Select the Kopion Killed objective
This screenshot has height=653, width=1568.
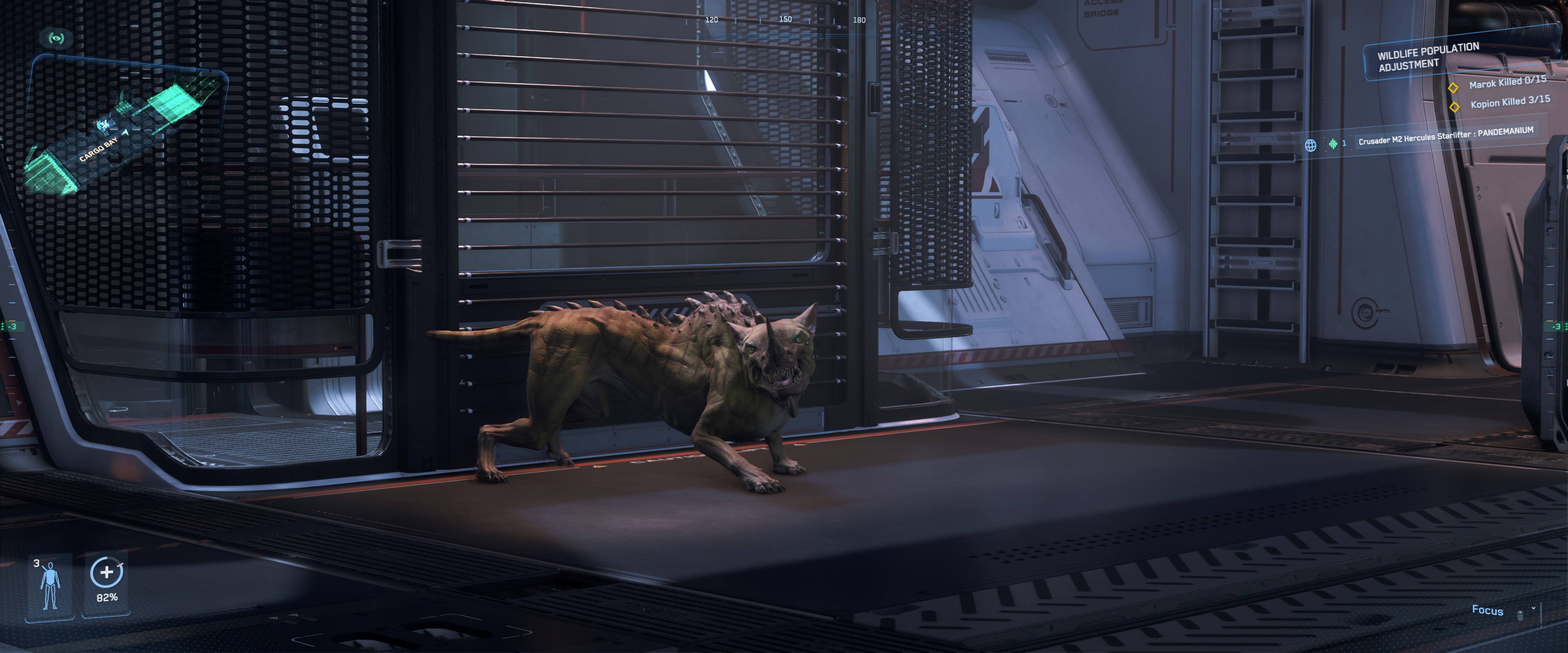point(1510,102)
